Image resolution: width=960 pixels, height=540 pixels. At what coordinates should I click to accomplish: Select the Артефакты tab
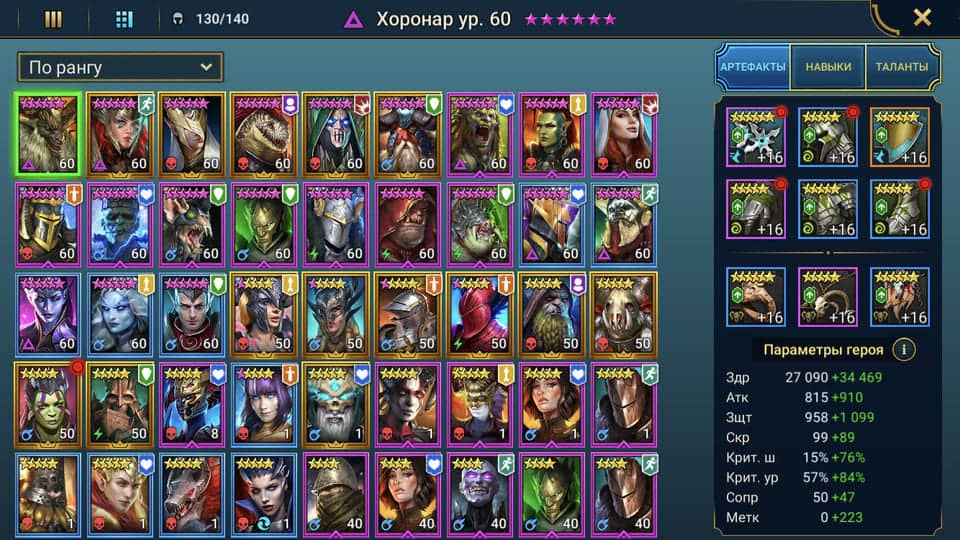pos(753,67)
